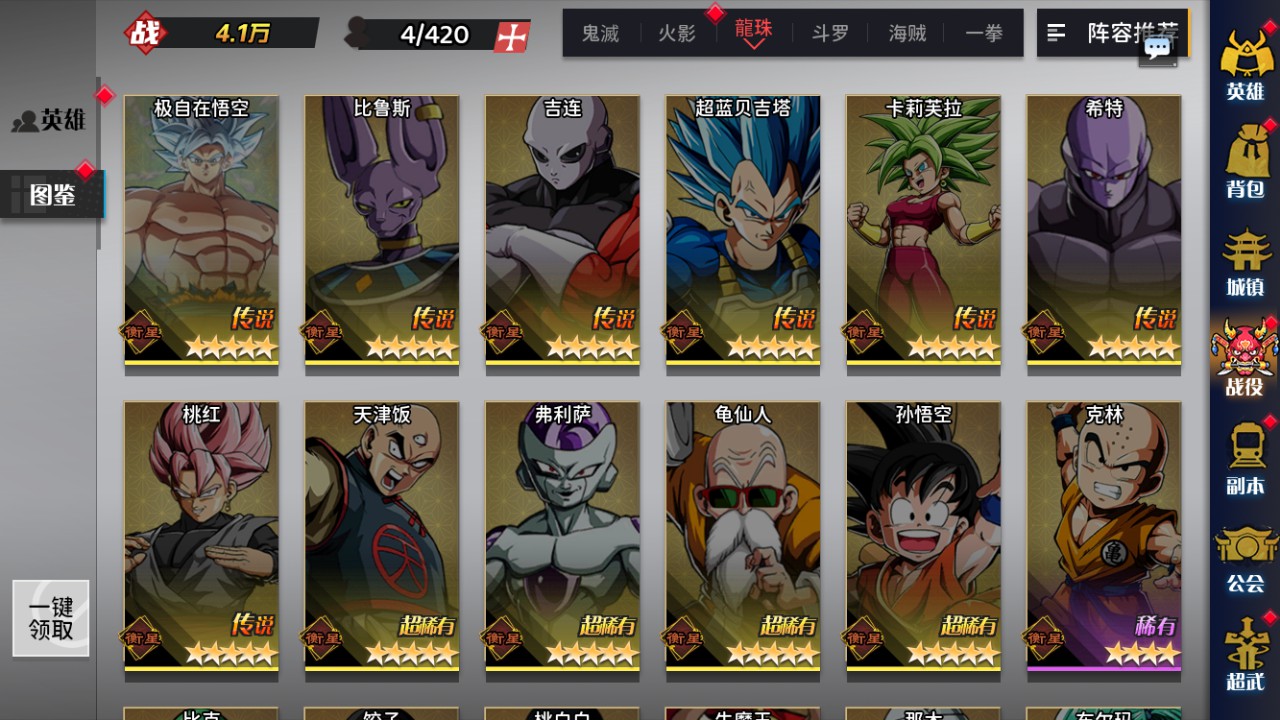Enter the 战役 campaign menu
Viewport: 1280px width, 720px height.
(x=1245, y=358)
